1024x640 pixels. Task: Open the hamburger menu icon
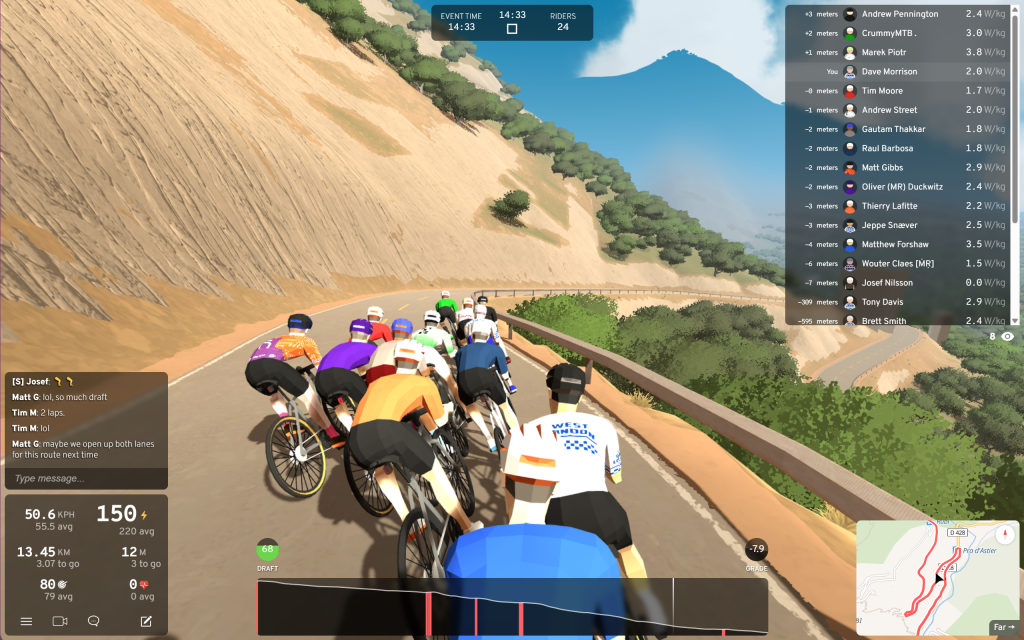click(27, 621)
